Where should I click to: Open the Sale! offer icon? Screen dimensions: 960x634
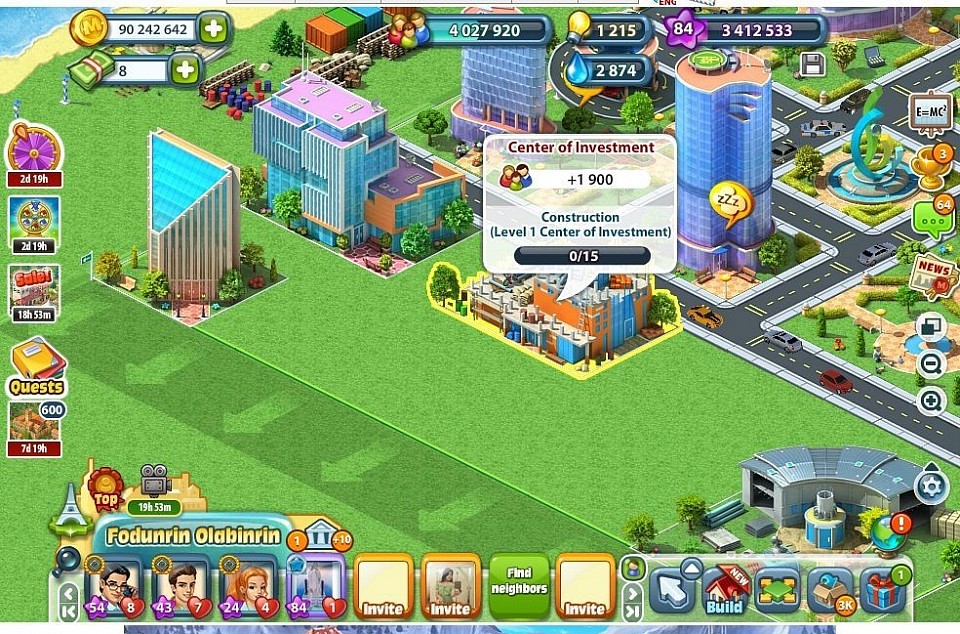pyautogui.click(x=34, y=286)
